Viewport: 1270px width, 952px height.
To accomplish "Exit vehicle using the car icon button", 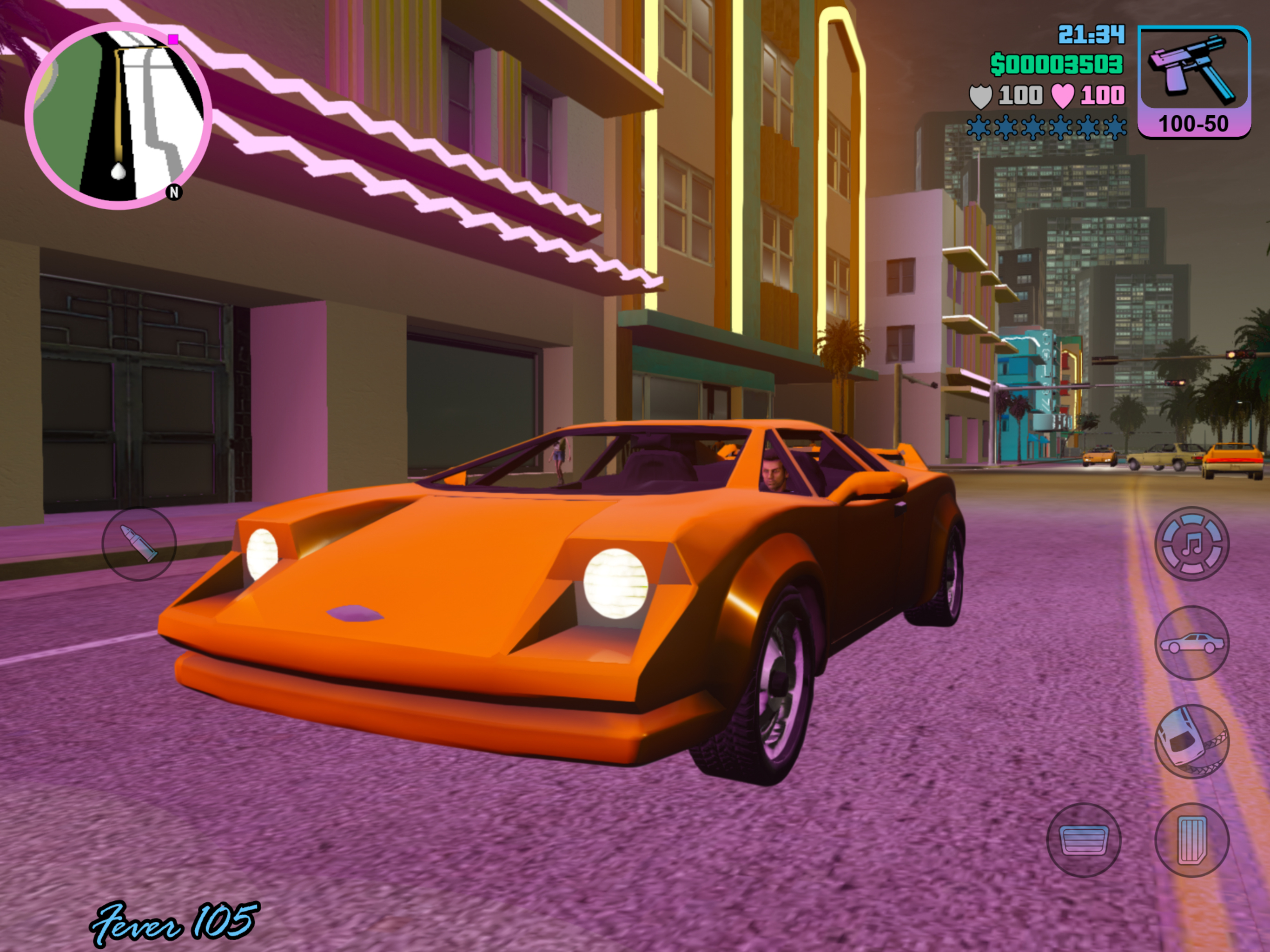I will [x=1192, y=642].
